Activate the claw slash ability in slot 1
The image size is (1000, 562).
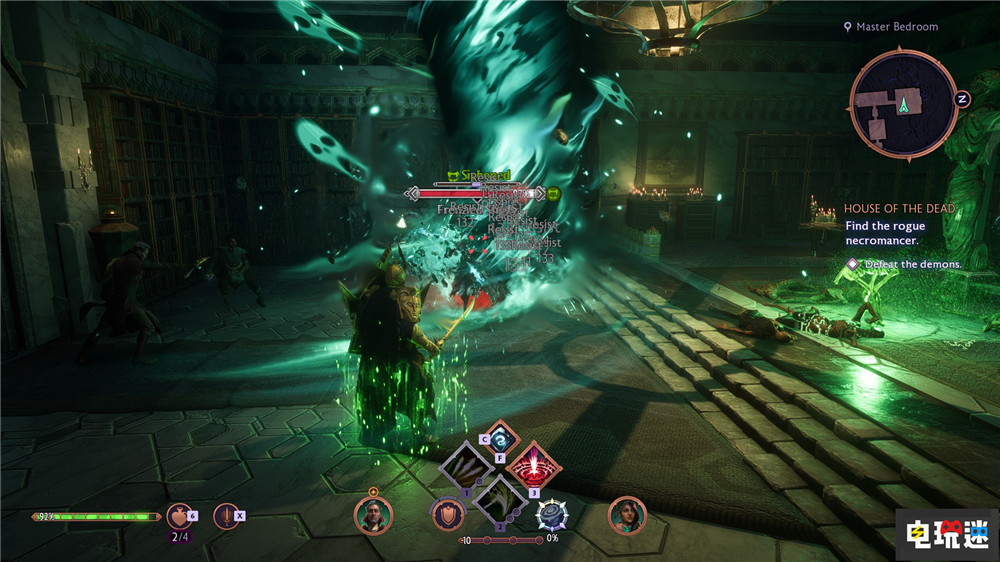click(466, 467)
